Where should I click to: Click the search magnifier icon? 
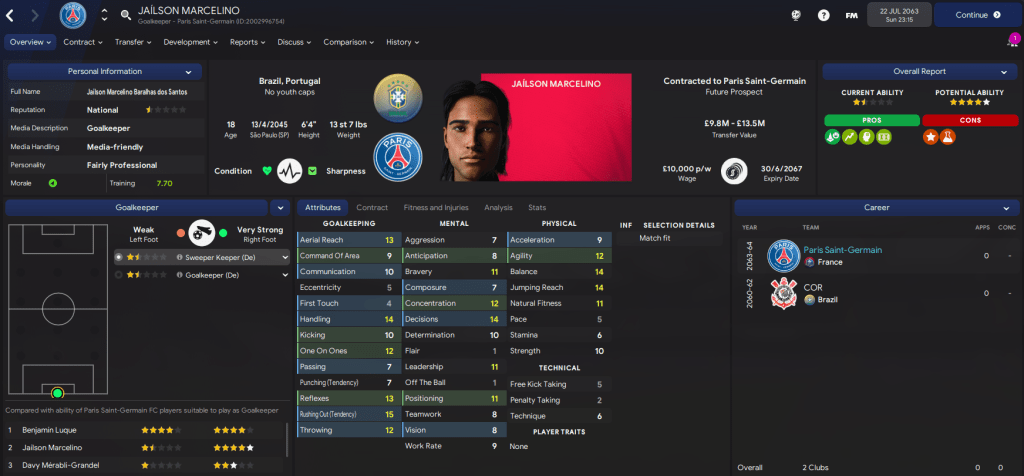126,15
